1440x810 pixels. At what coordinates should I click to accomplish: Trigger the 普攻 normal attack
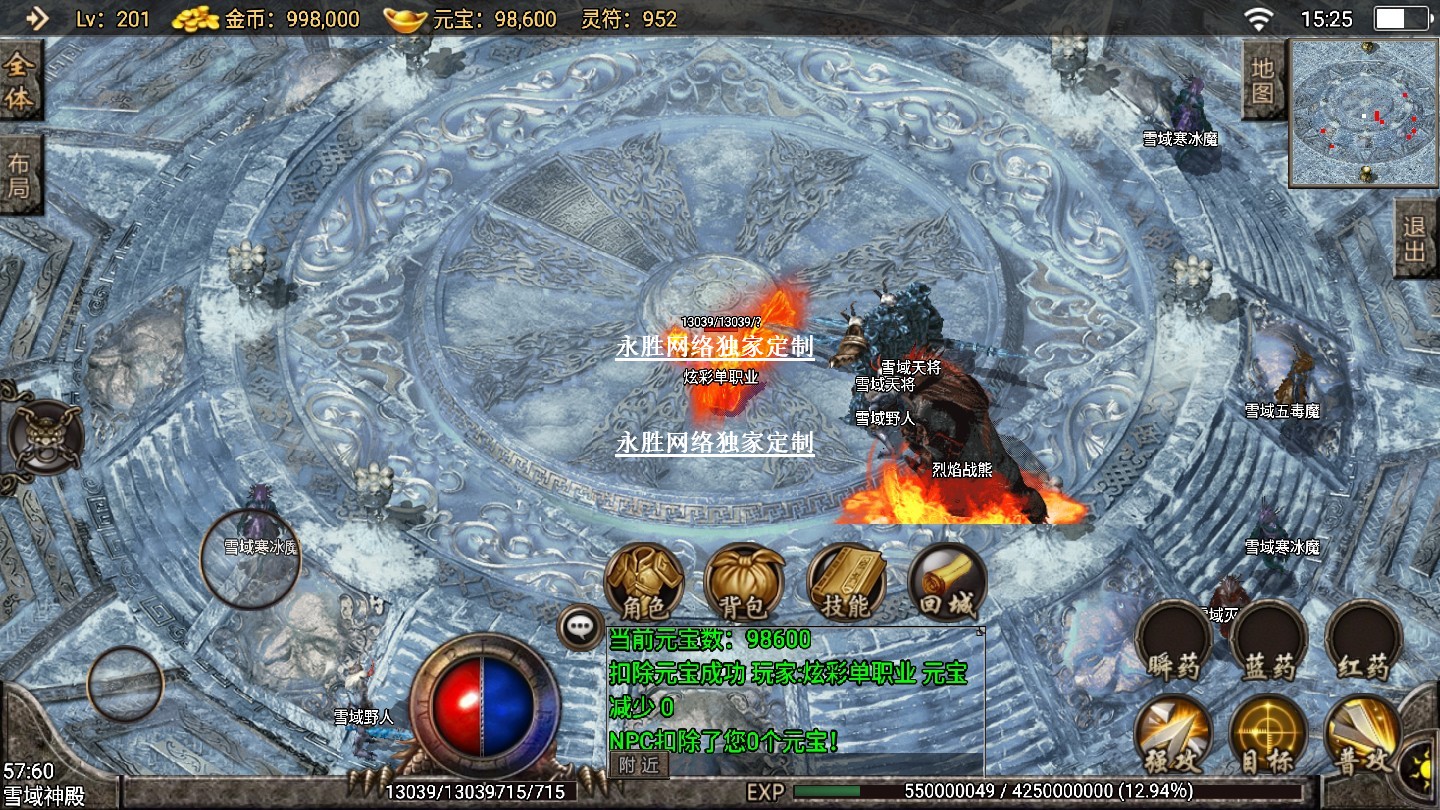(1362, 735)
